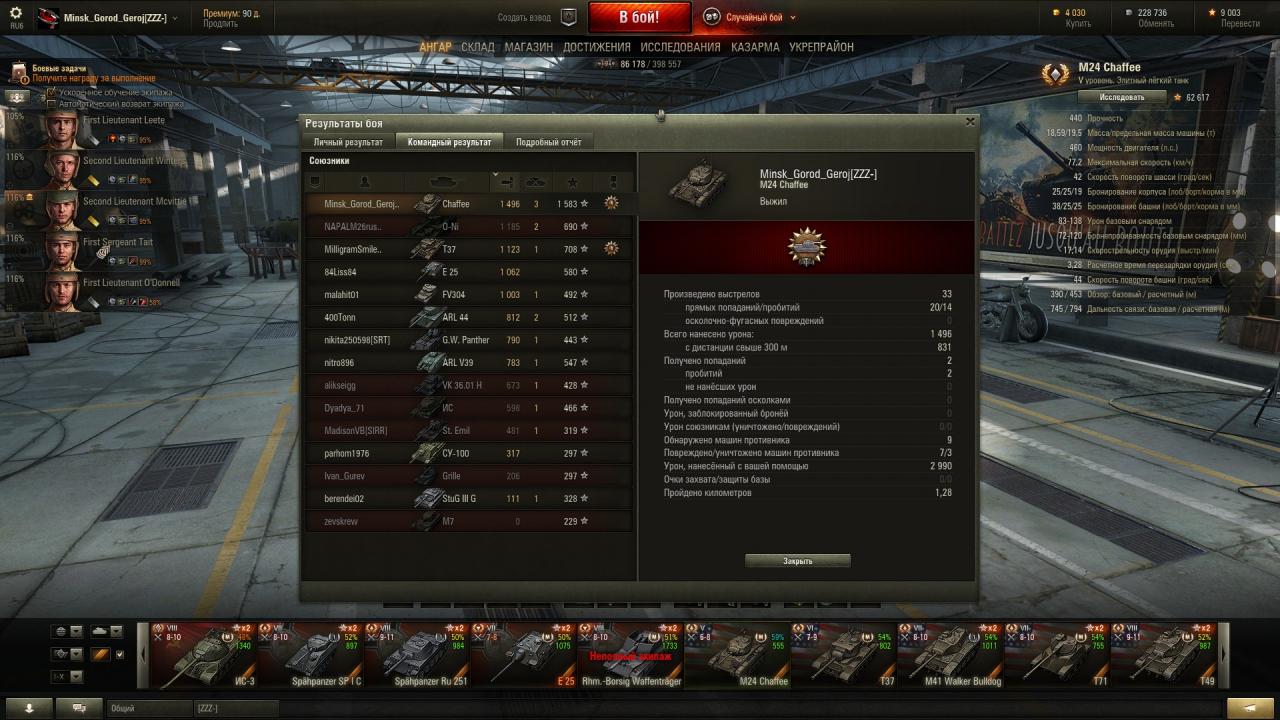Open the settings gear icon
This screenshot has width=1280, height=720.
pyautogui.click(x=16, y=13)
